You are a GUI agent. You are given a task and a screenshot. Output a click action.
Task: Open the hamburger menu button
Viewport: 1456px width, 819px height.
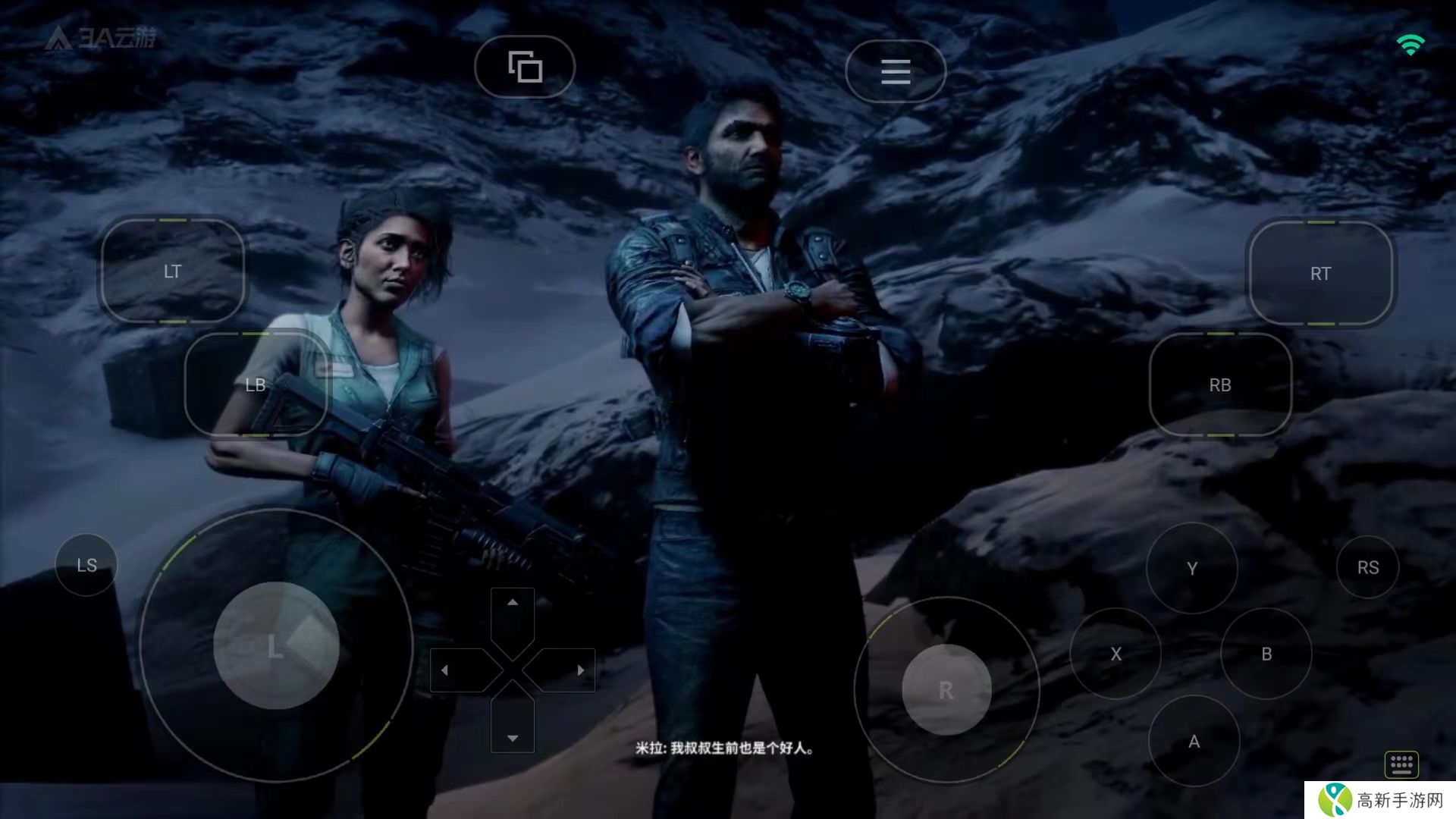click(895, 71)
